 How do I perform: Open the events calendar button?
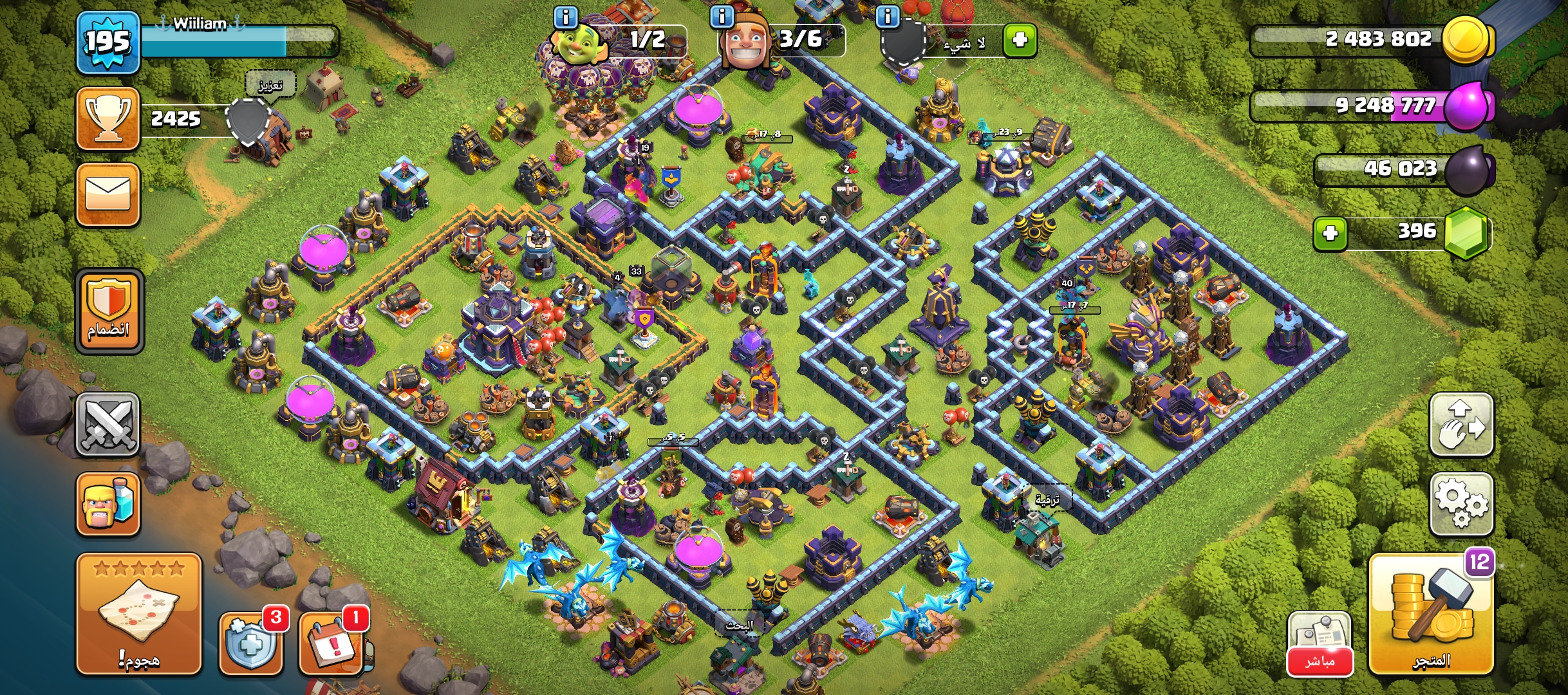(332, 643)
